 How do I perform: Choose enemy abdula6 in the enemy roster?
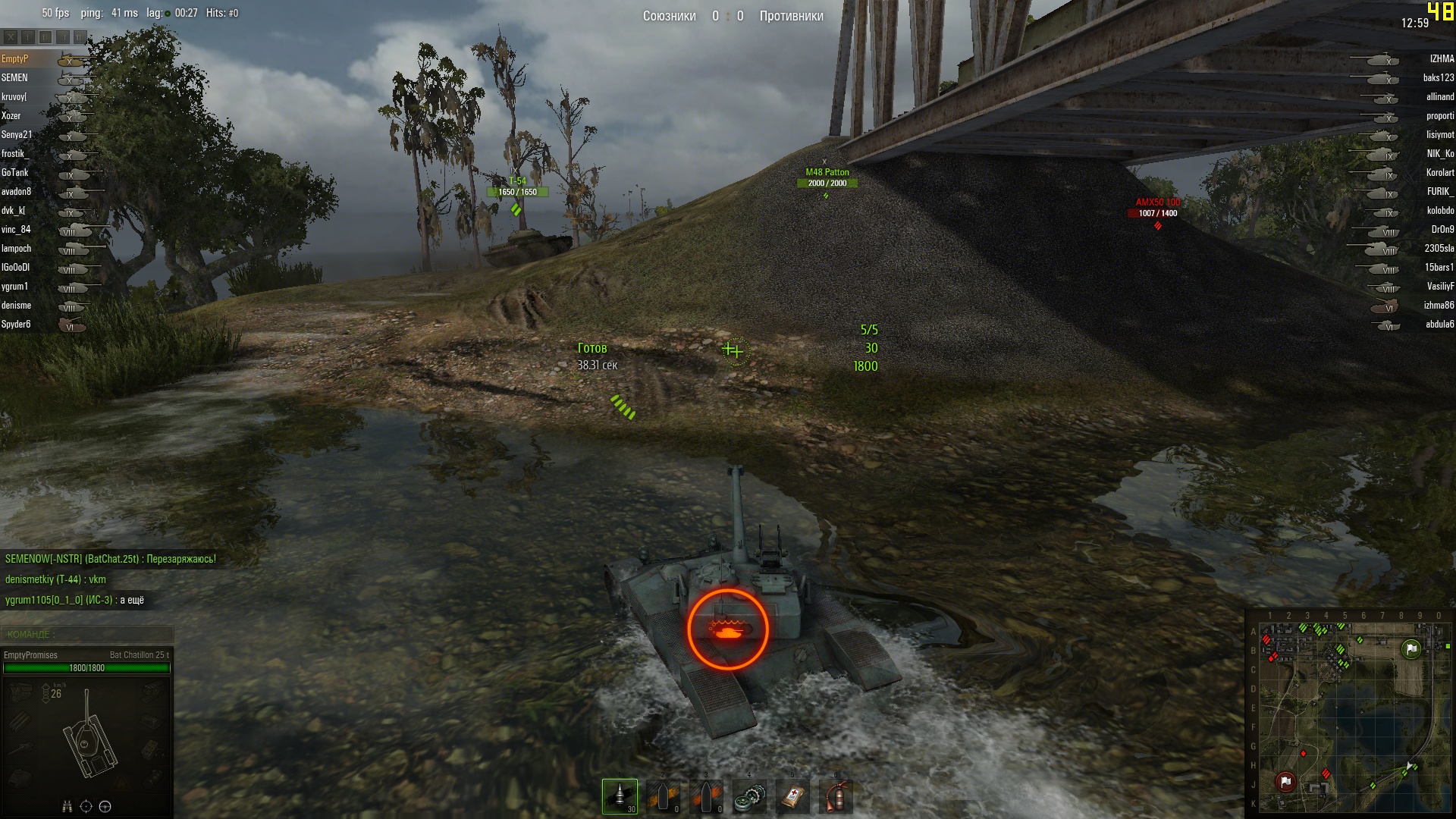[x=1439, y=325]
